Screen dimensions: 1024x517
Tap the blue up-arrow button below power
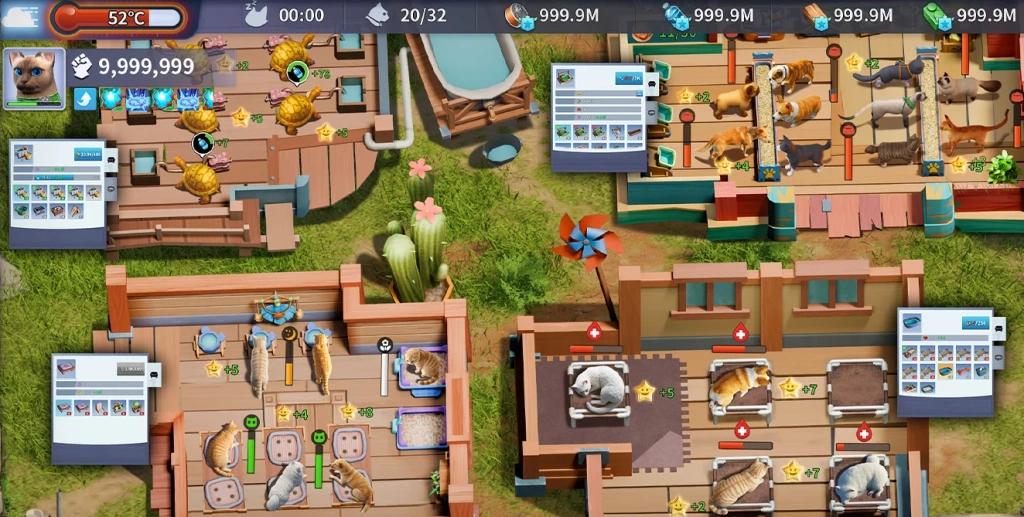(84, 98)
